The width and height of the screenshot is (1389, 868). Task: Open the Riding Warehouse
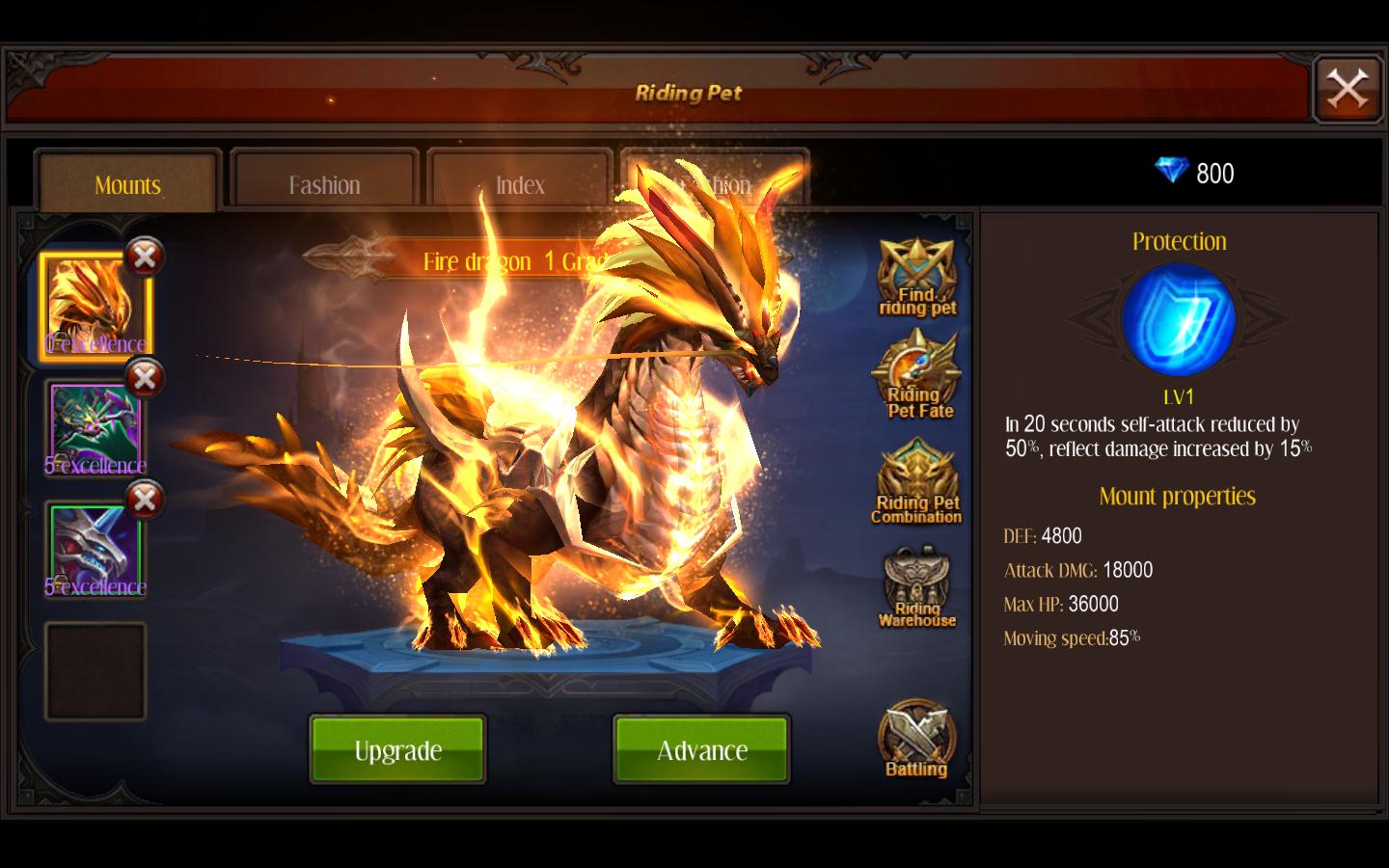pos(916,585)
